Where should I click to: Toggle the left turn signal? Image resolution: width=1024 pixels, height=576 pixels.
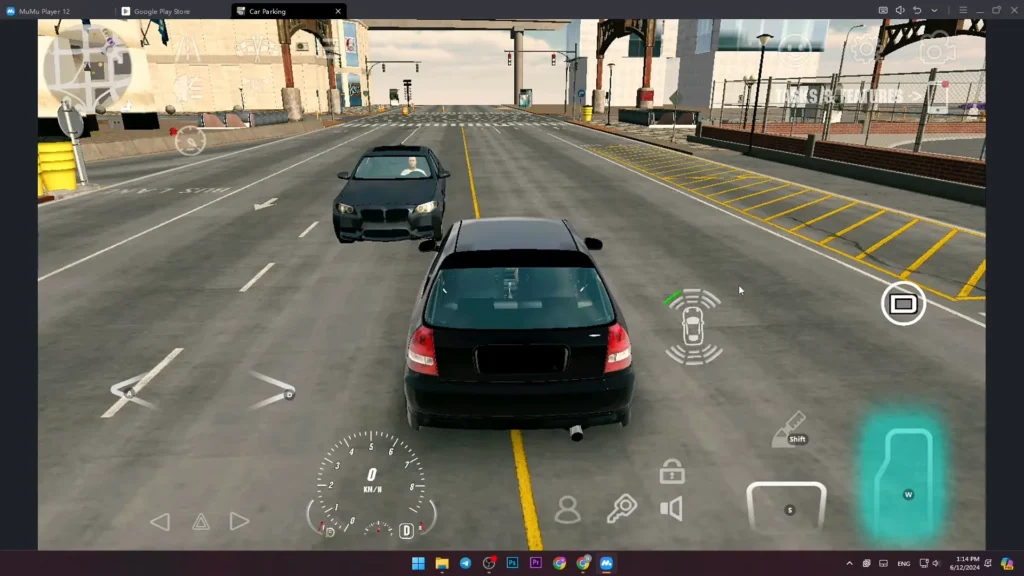coord(160,521)
